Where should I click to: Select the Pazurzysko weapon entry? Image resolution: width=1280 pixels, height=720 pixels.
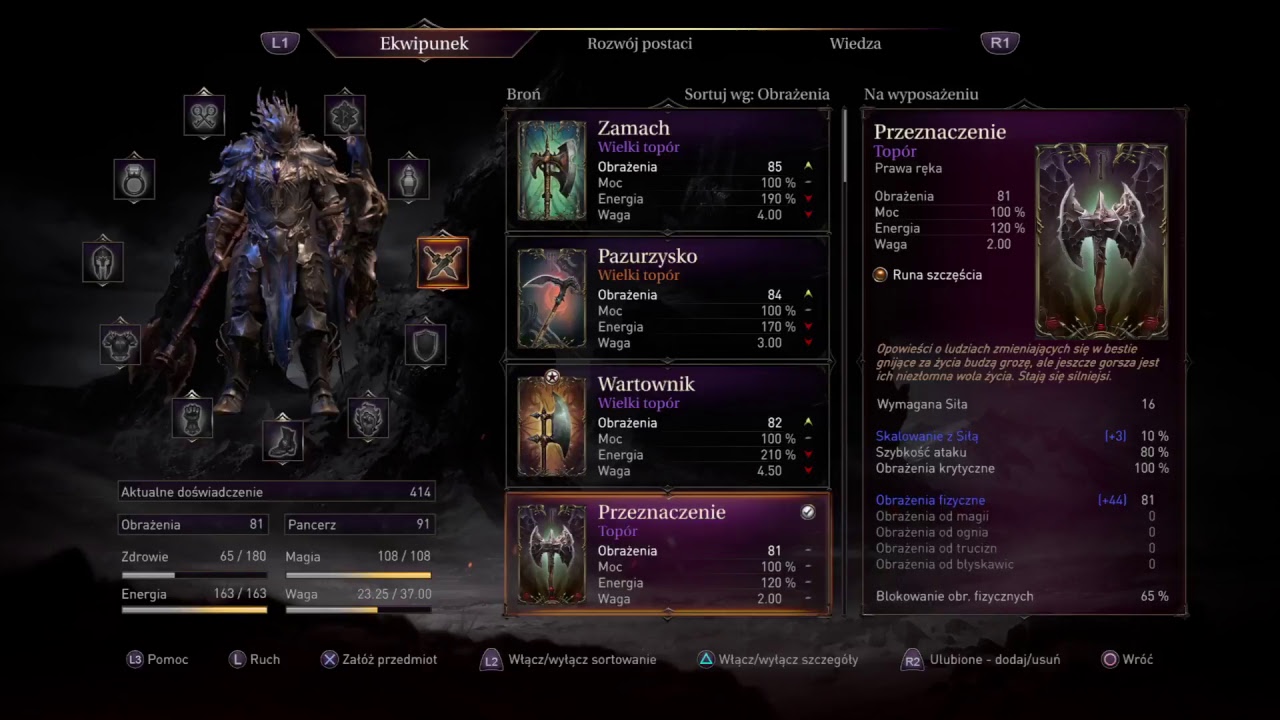tap(668, 299)
